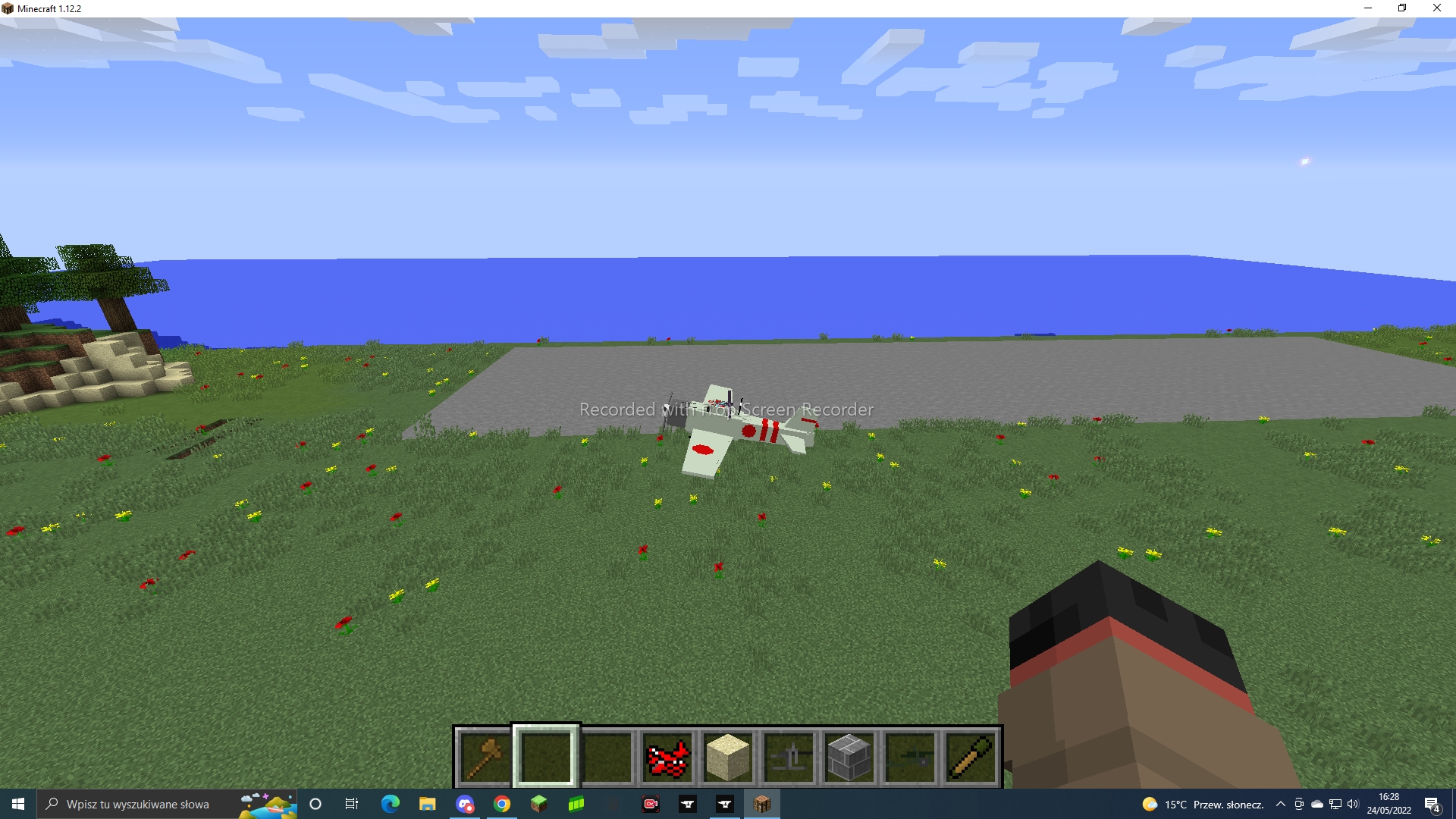Mute sound via the speaker tray icon
This screenshot has width=1456, height=819.
point(1352,805)
